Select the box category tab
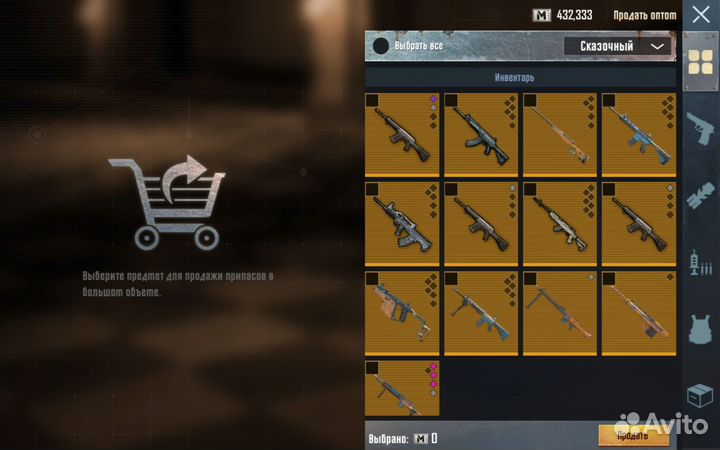The height and width of the screenshot is (450, 720). click(x=699, y=397)
